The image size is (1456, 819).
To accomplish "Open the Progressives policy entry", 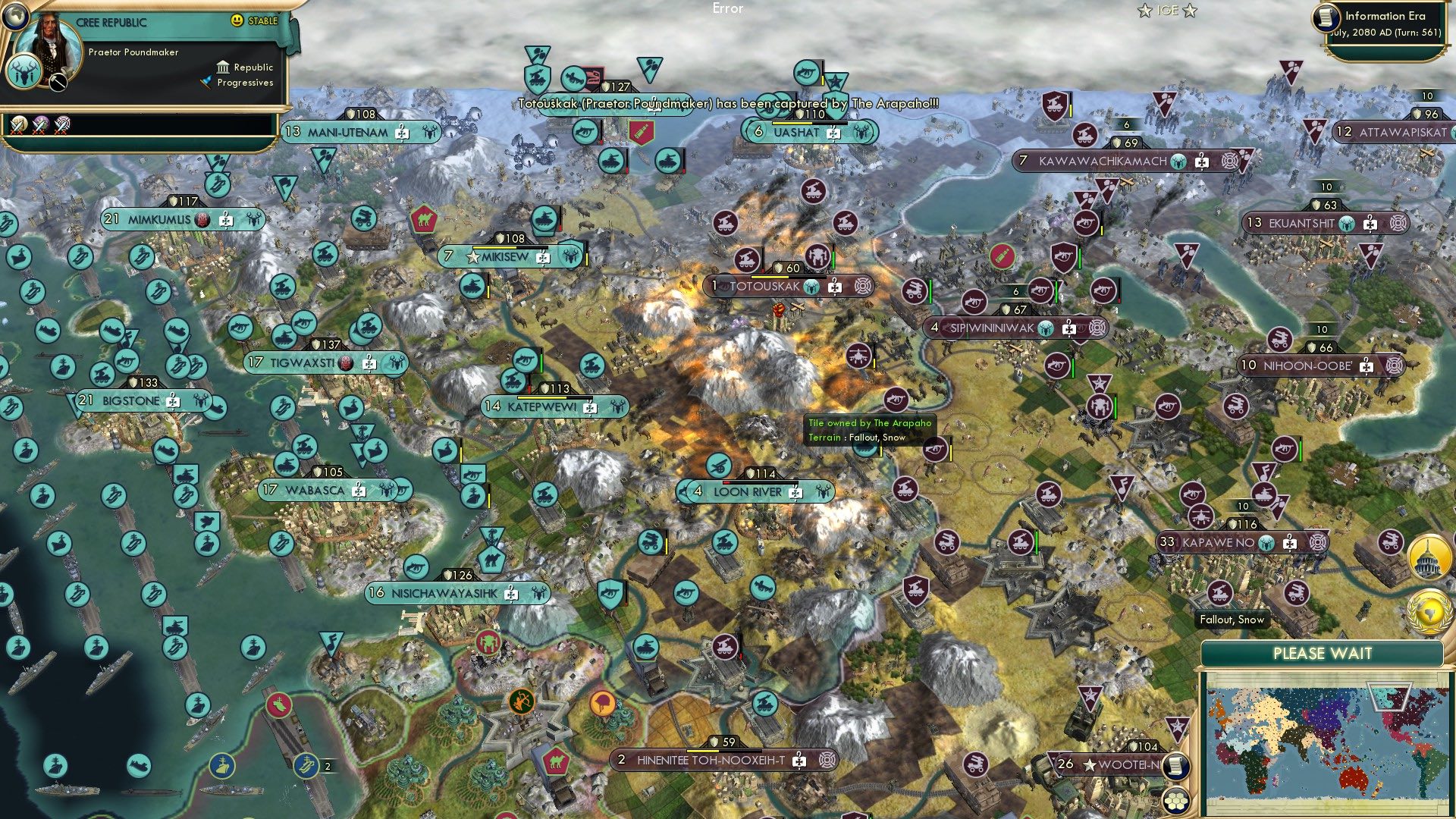I will 246,84.
